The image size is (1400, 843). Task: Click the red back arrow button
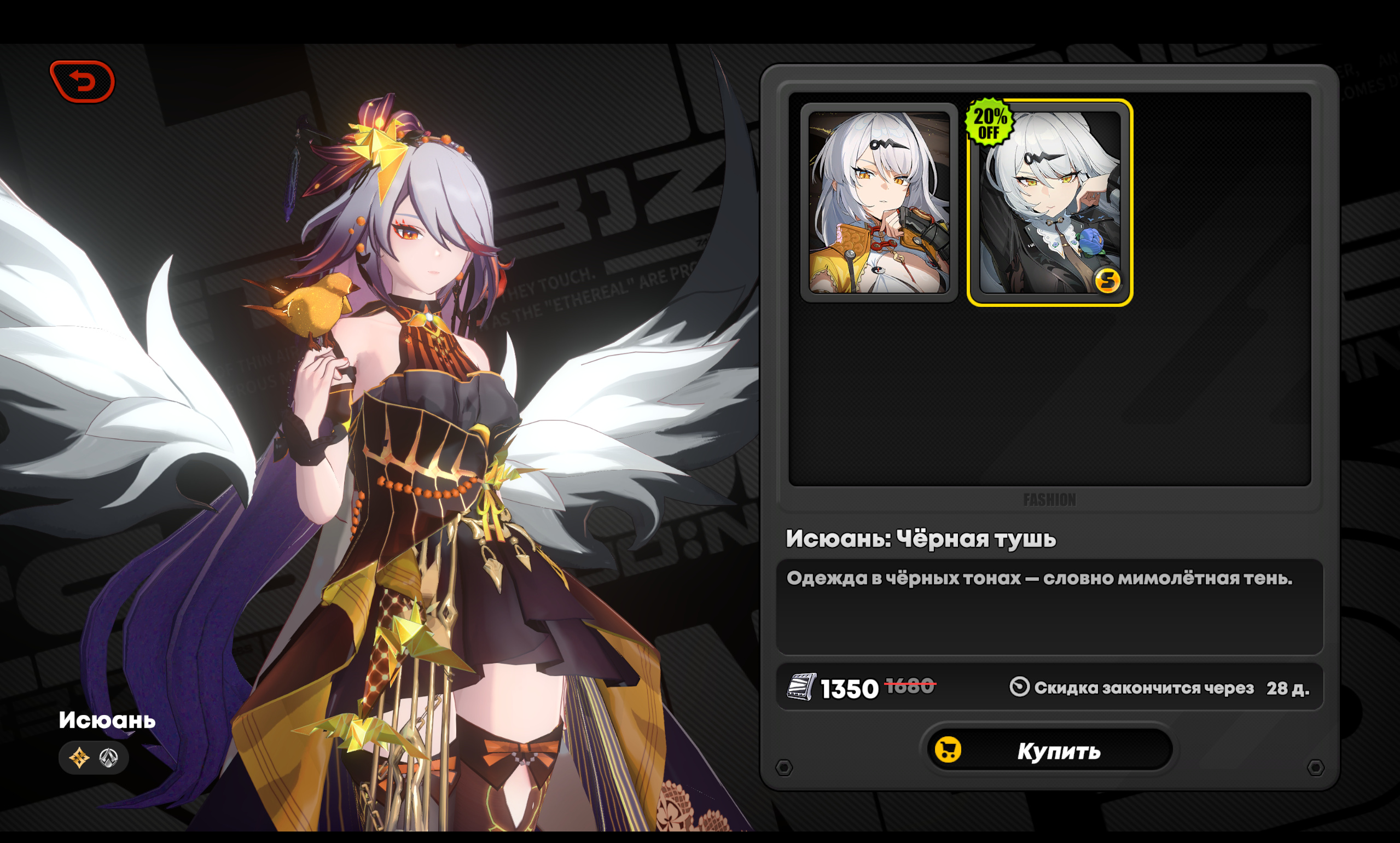coord(83,82)
